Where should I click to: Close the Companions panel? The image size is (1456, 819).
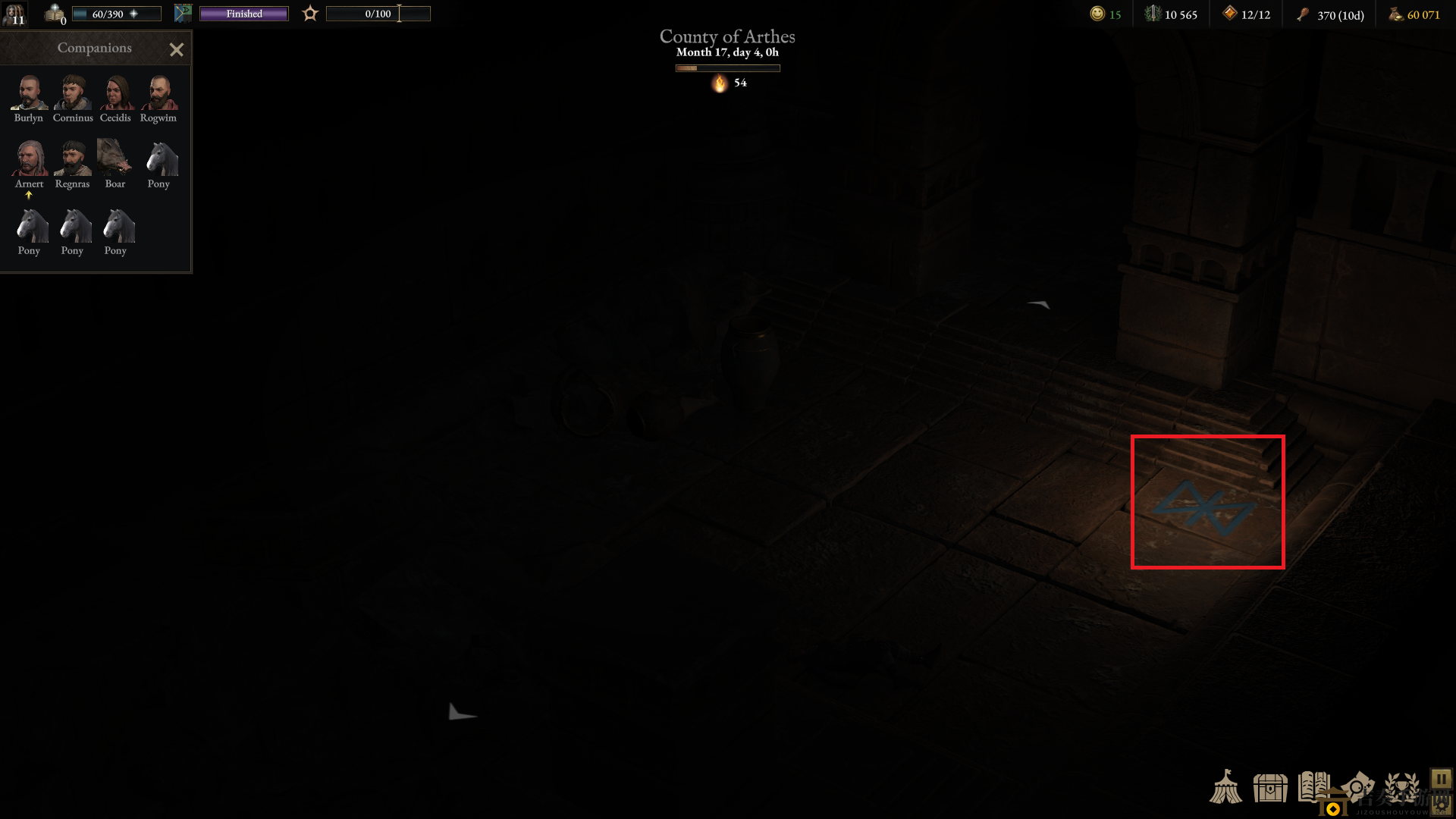point(176,50)
